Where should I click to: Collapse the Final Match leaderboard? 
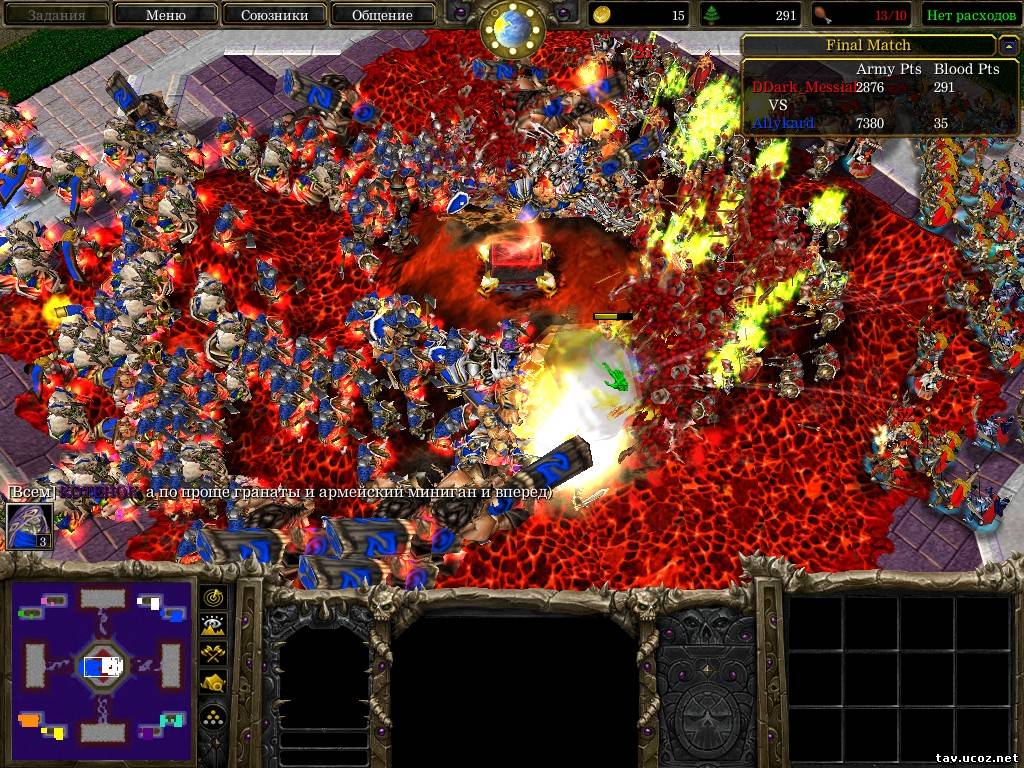pos(1007,46)
